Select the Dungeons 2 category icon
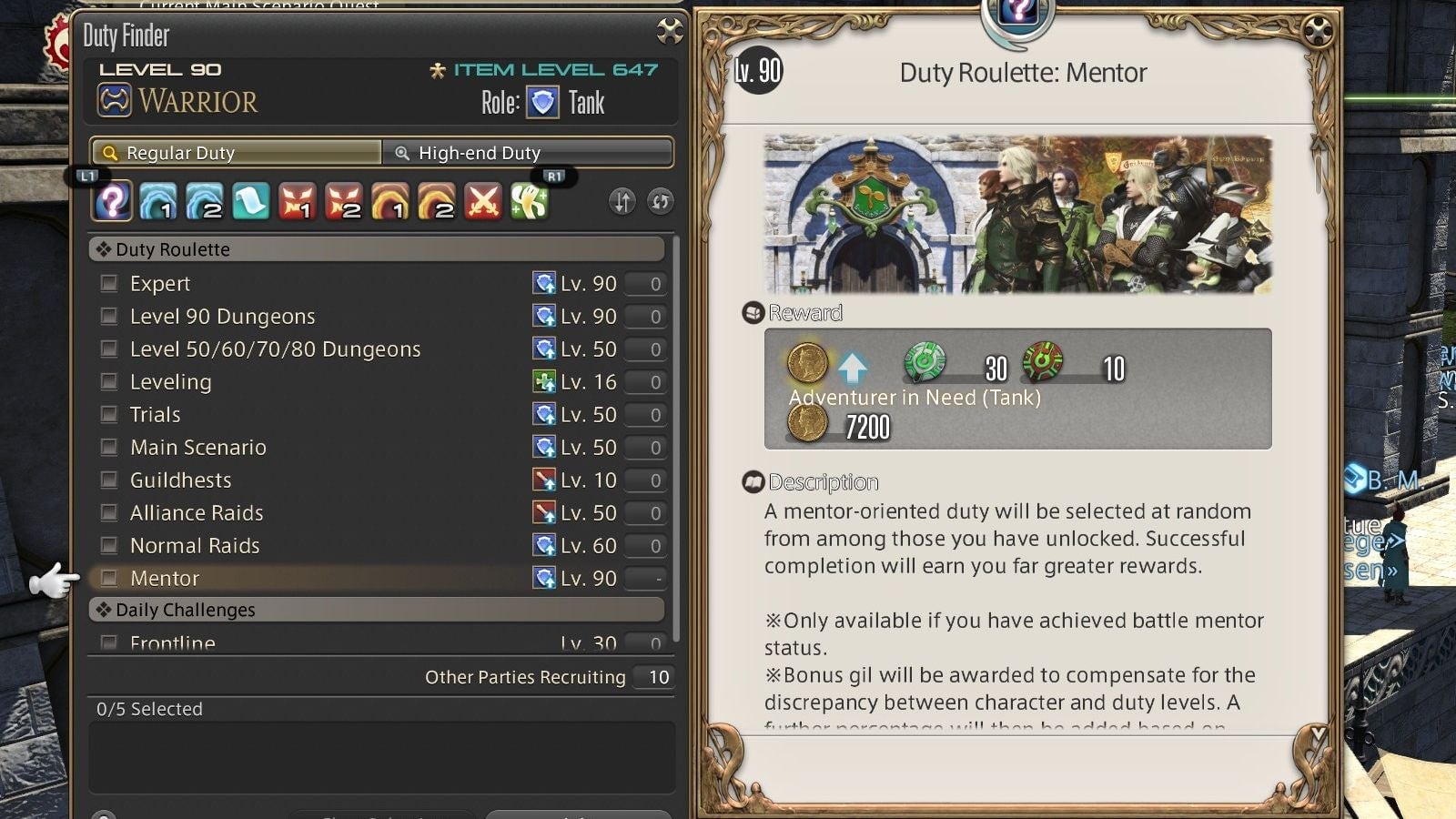 [x=204, y=200]
